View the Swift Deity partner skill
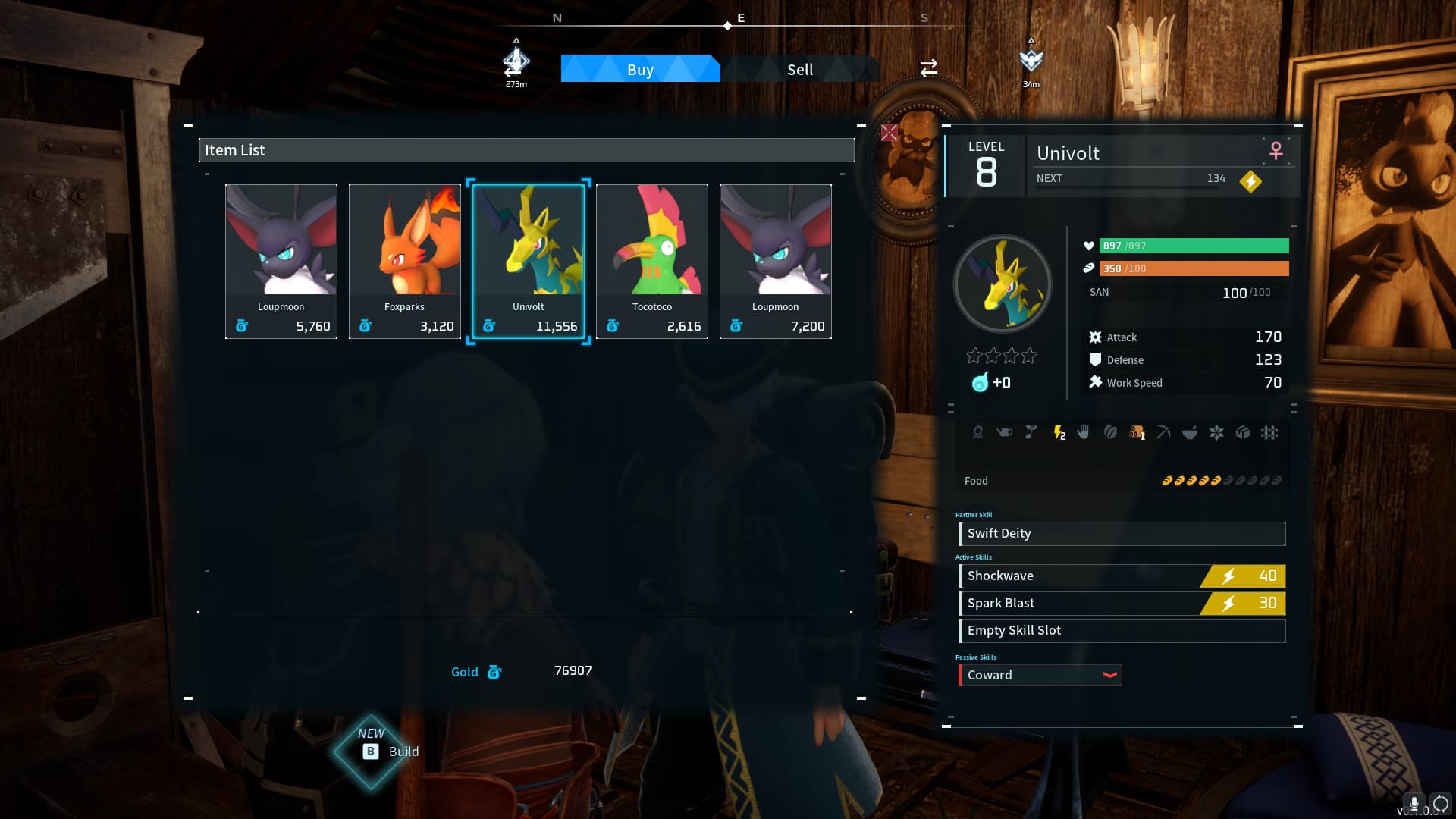 tap(1122, 533)
